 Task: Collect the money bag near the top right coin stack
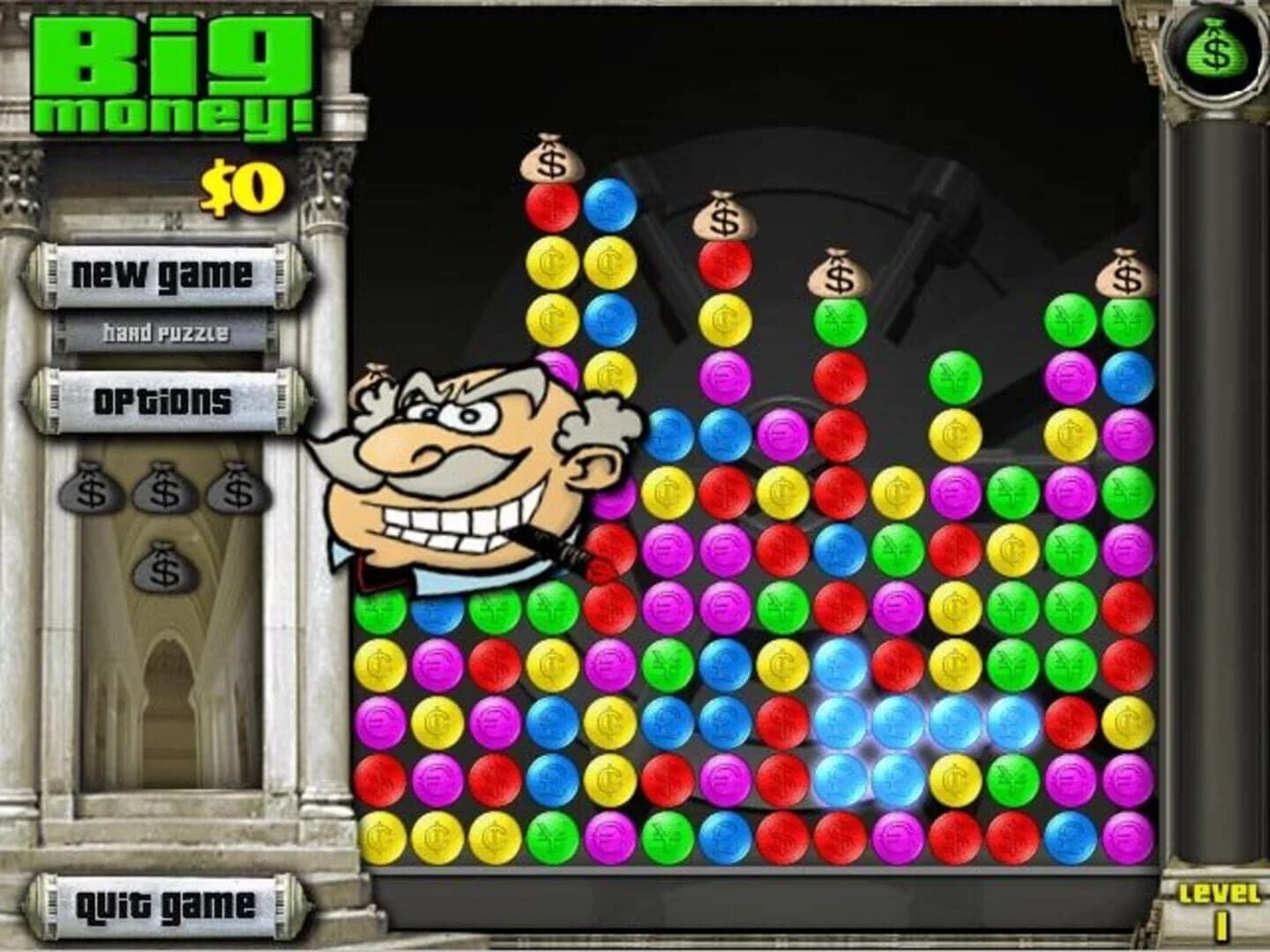pos(1124,276)
